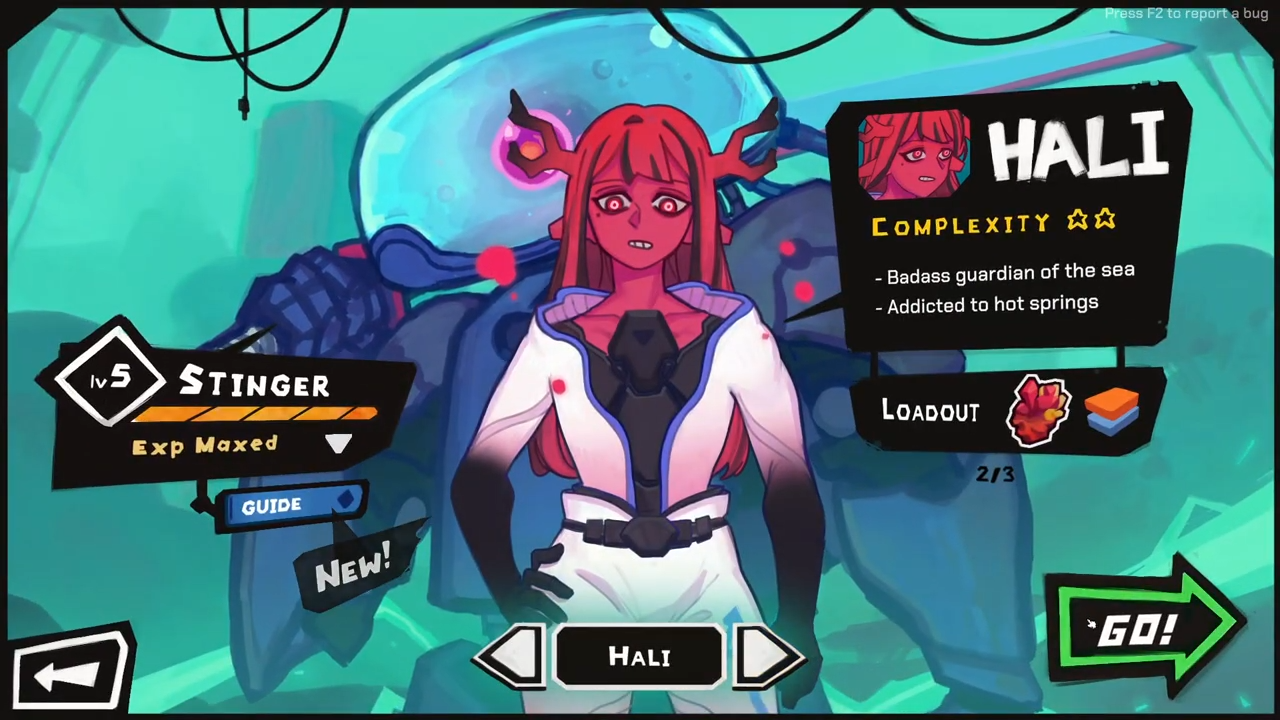Screen dimensions: 1280x720
Task: Click the Hali name plate
Action: pos(639,657)
